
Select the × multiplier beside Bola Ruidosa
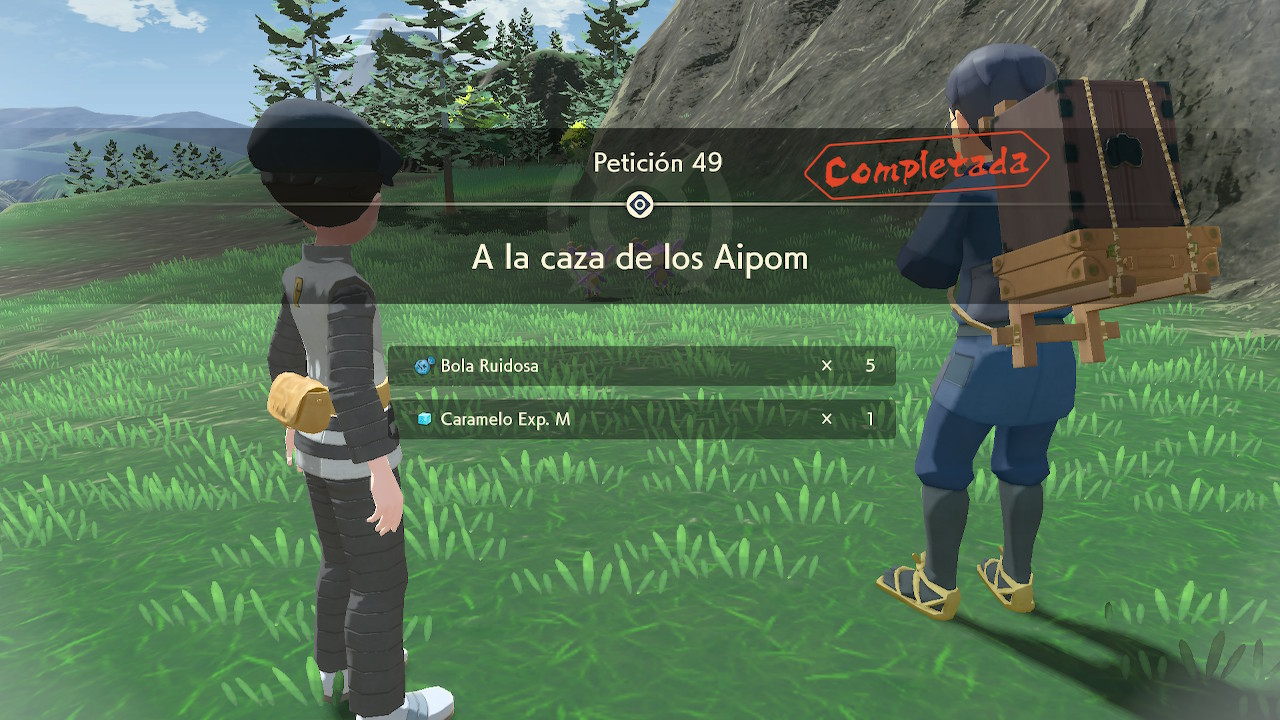pos(825,366)
